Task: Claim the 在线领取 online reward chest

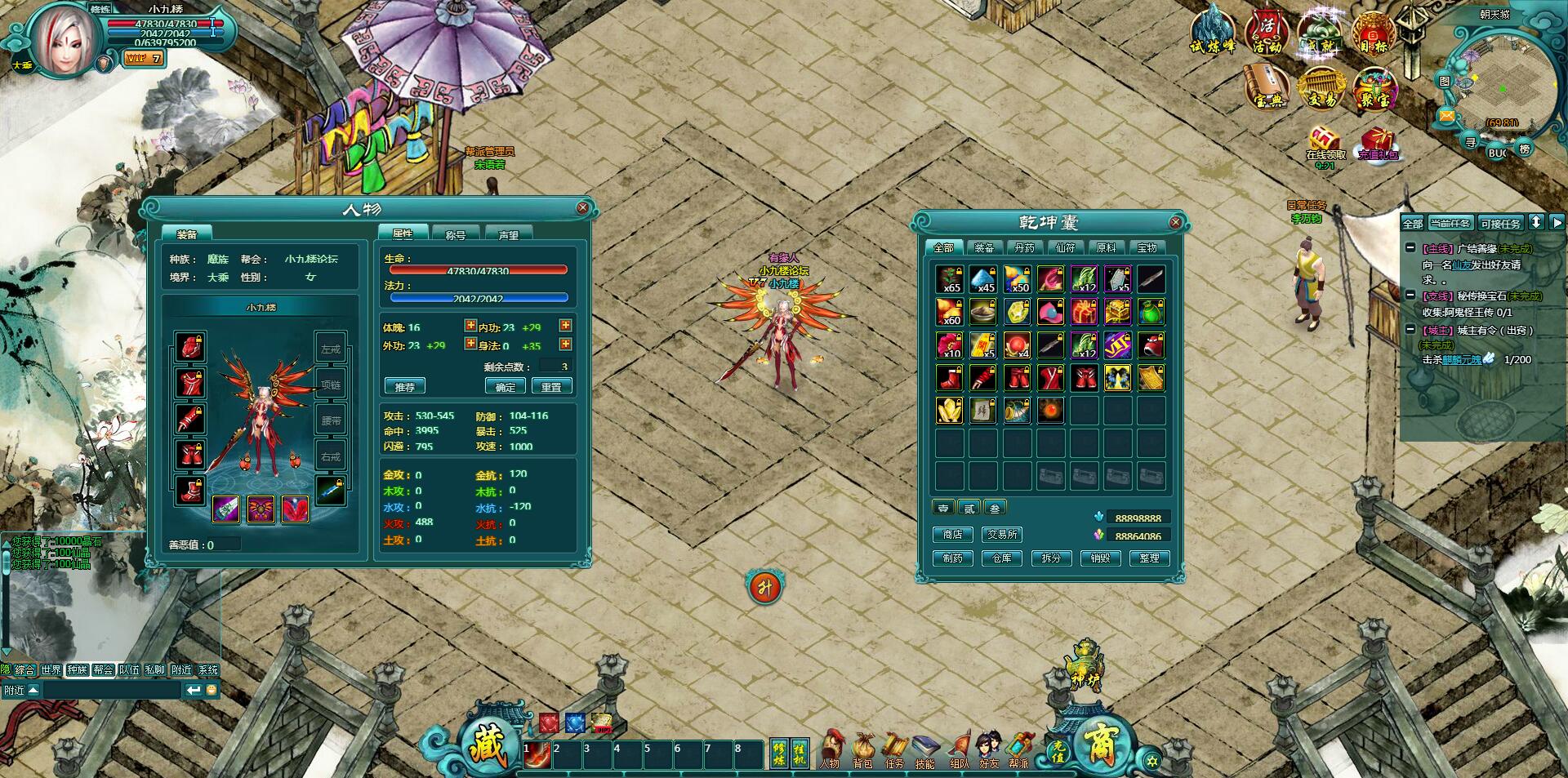Action: (1325, 144)
